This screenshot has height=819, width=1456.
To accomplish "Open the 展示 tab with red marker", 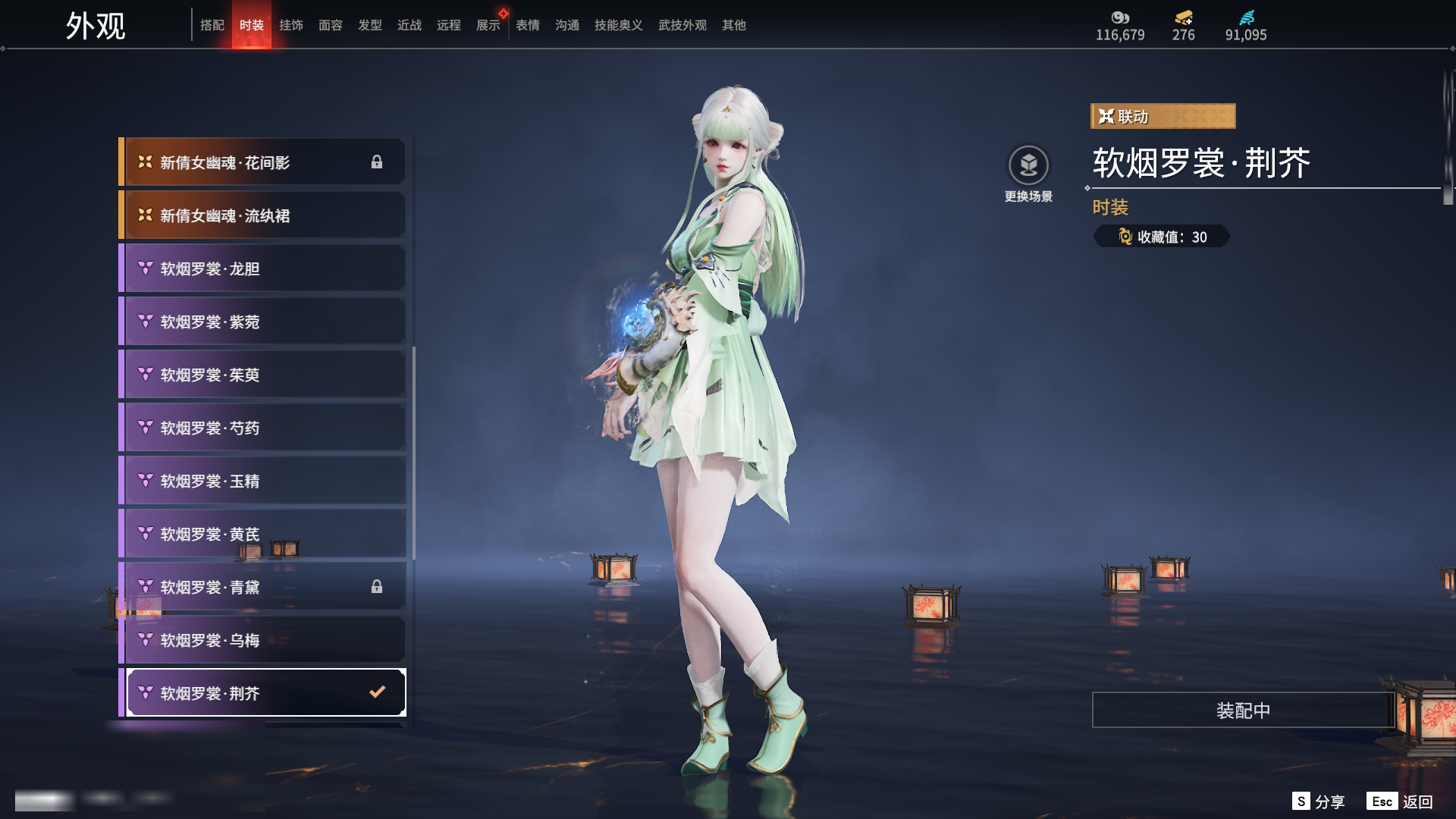I will [x=488, y=25].
